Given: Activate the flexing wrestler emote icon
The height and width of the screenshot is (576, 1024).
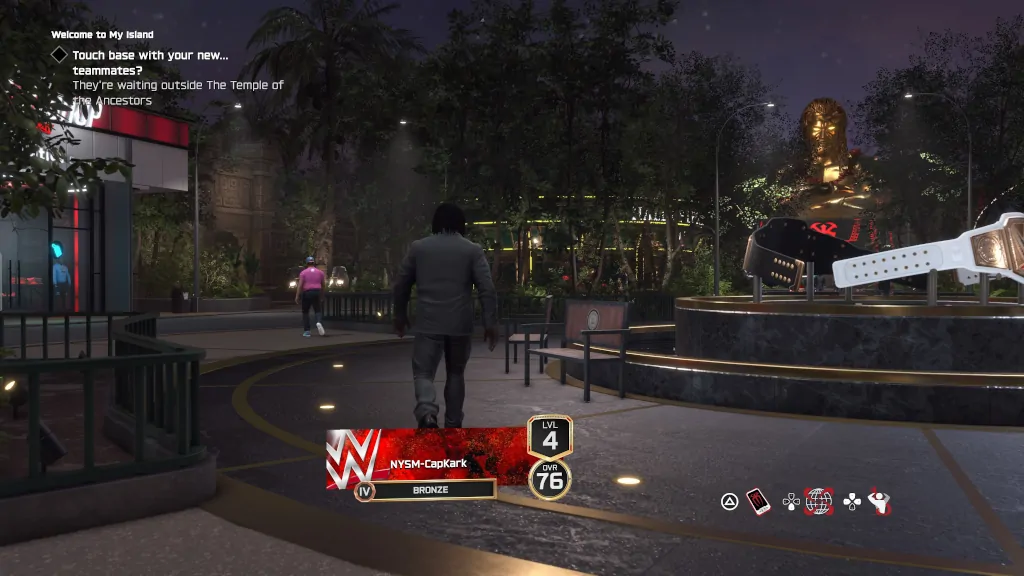Looking at the screenshot, I should 880,501.
